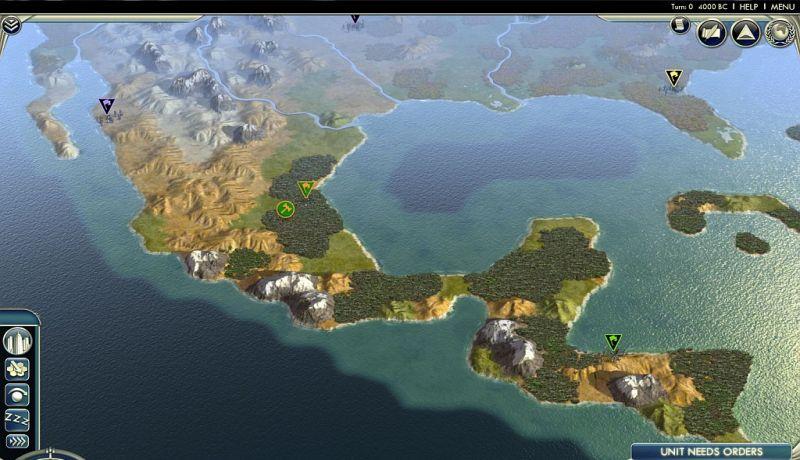800x460 pixels.
Task: Expand more unit actions with chevrons button
Action: tap(17, 440)
